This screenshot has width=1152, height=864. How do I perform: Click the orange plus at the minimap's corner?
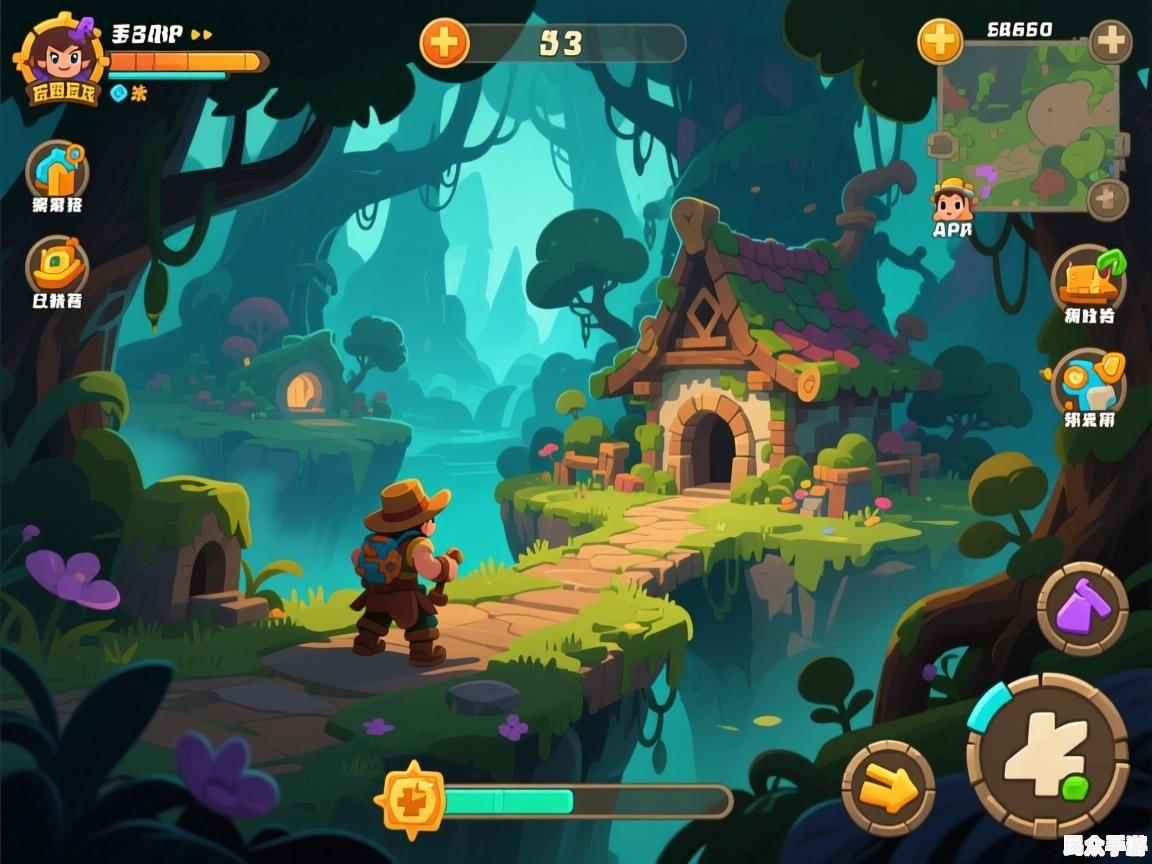pos(940,41)
